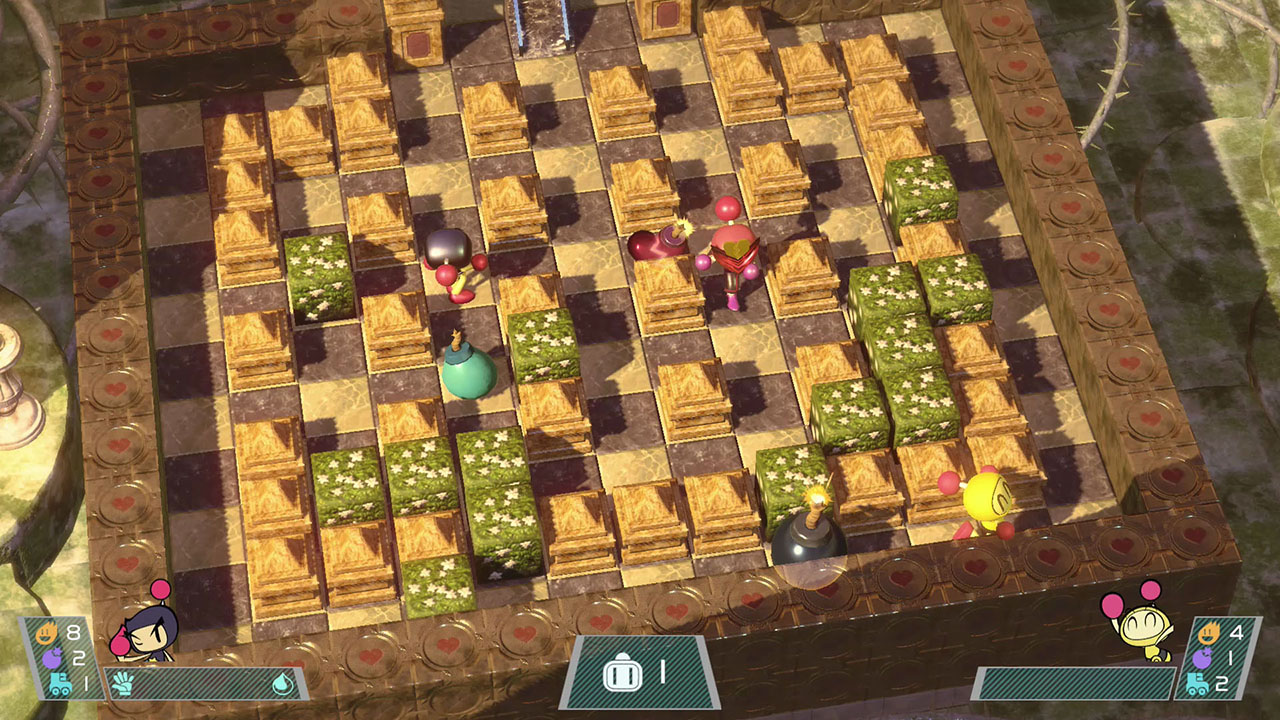
Task: Select the glove ability icon on left status bar
Action: click(x=125, y=683)
